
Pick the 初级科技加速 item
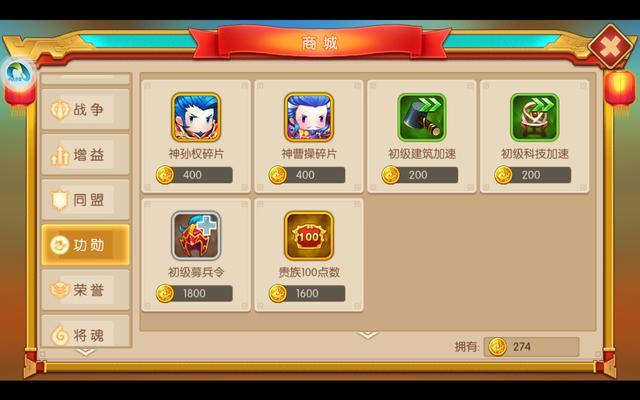(534, 118)
